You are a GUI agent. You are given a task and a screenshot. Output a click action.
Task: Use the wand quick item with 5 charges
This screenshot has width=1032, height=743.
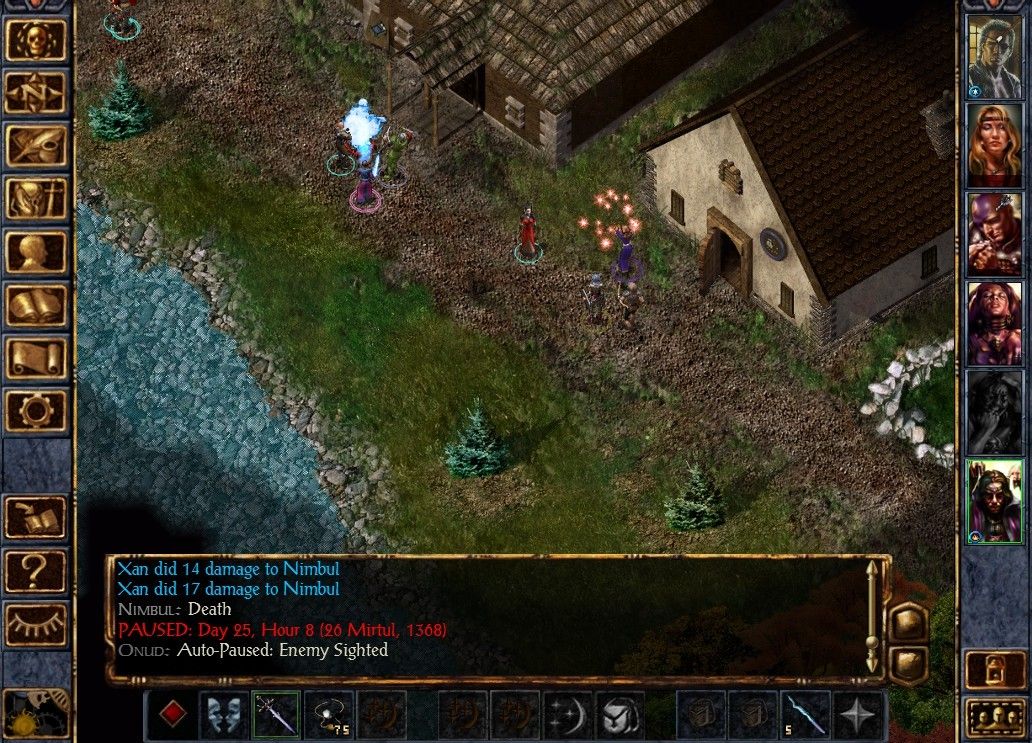click(x=806, y=714)
